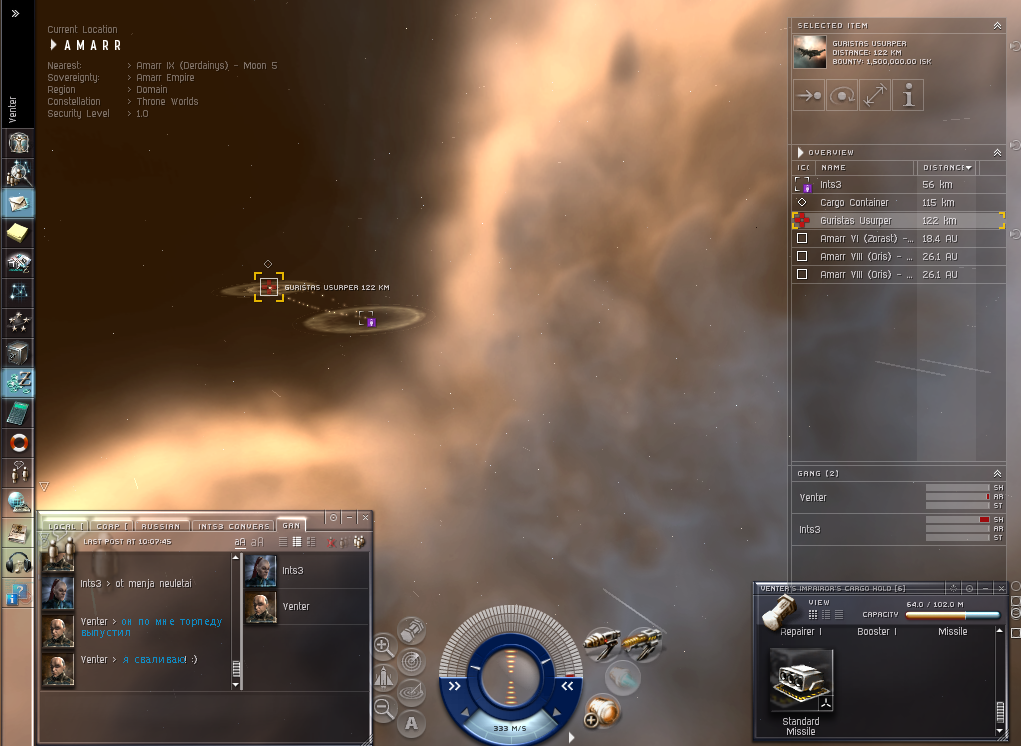Click the Approach button for the selected item

click(x=808, y=95)
